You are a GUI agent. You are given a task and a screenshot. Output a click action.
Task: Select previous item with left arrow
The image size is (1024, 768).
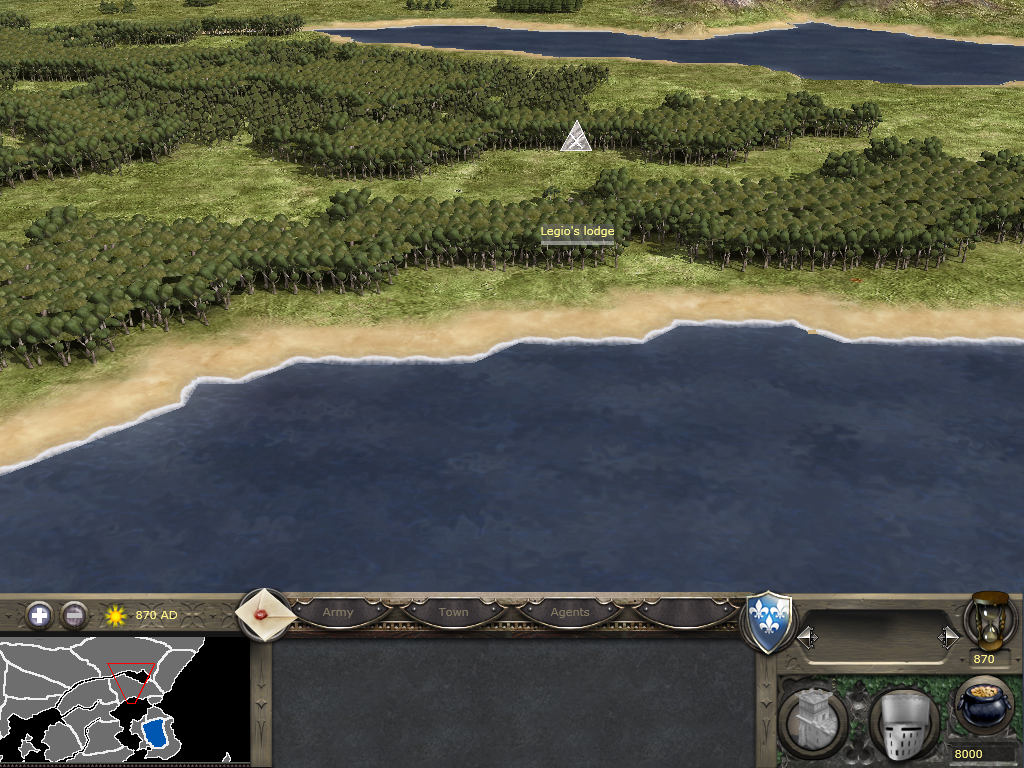pos(806,637)
